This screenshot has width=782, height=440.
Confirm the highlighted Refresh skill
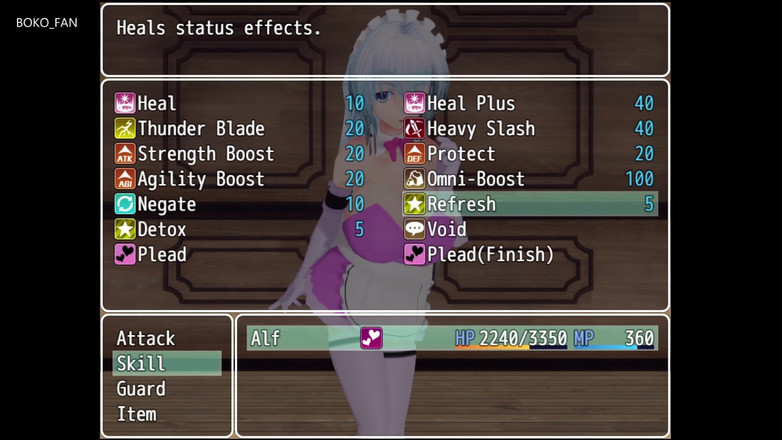(529, 204)
